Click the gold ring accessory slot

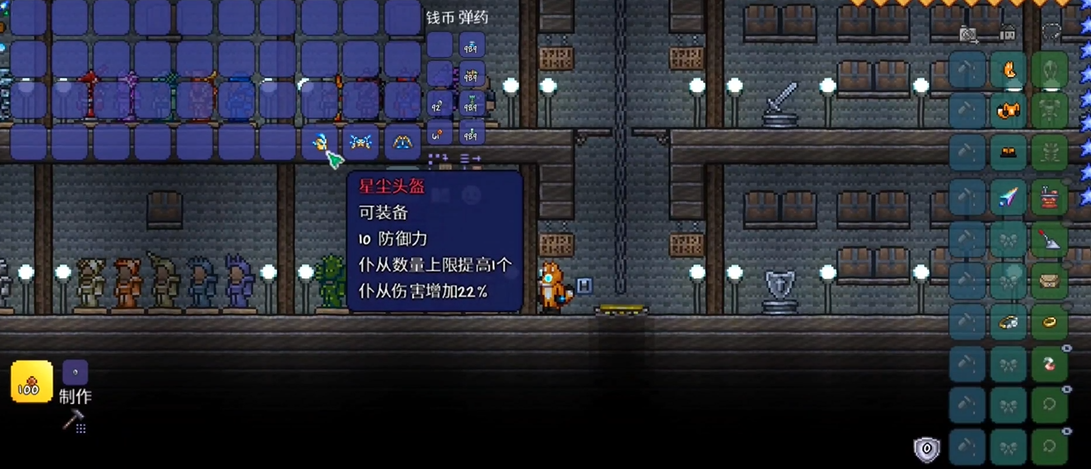click(x=1049, y=322)
